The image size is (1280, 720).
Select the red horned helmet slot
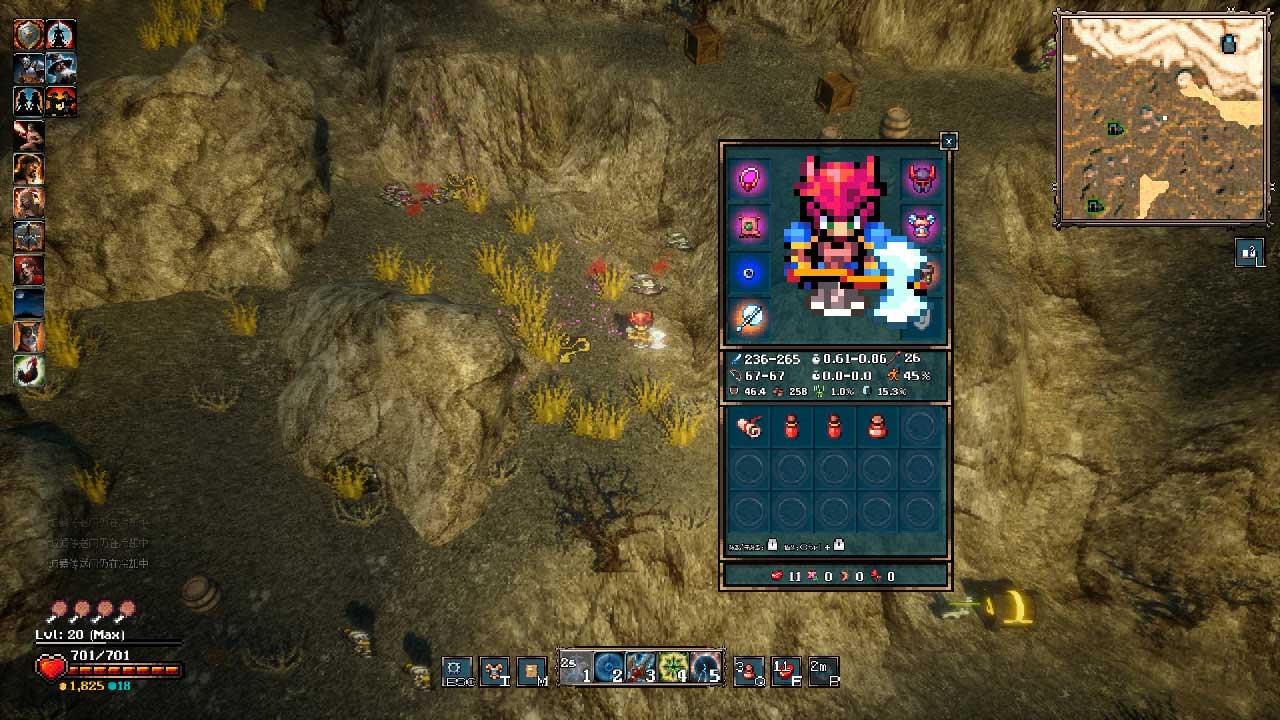tap(919, 180)
